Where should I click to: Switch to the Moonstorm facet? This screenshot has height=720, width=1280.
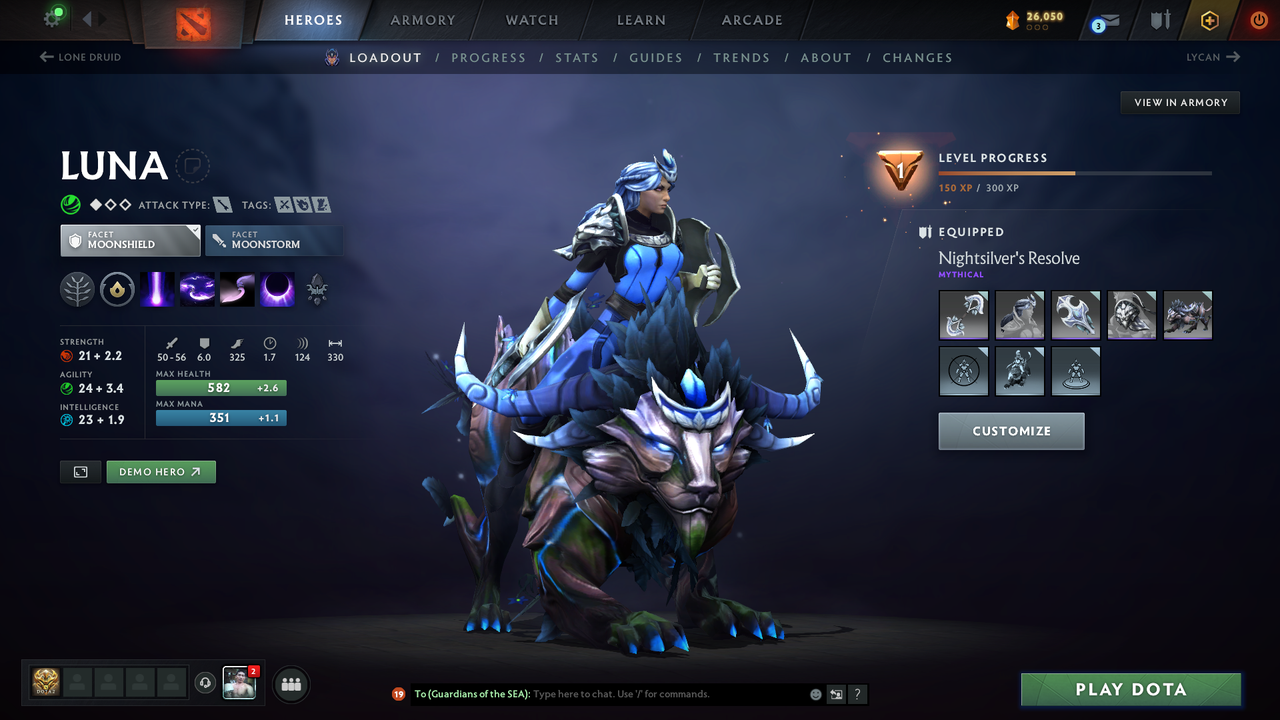(274, 240)
